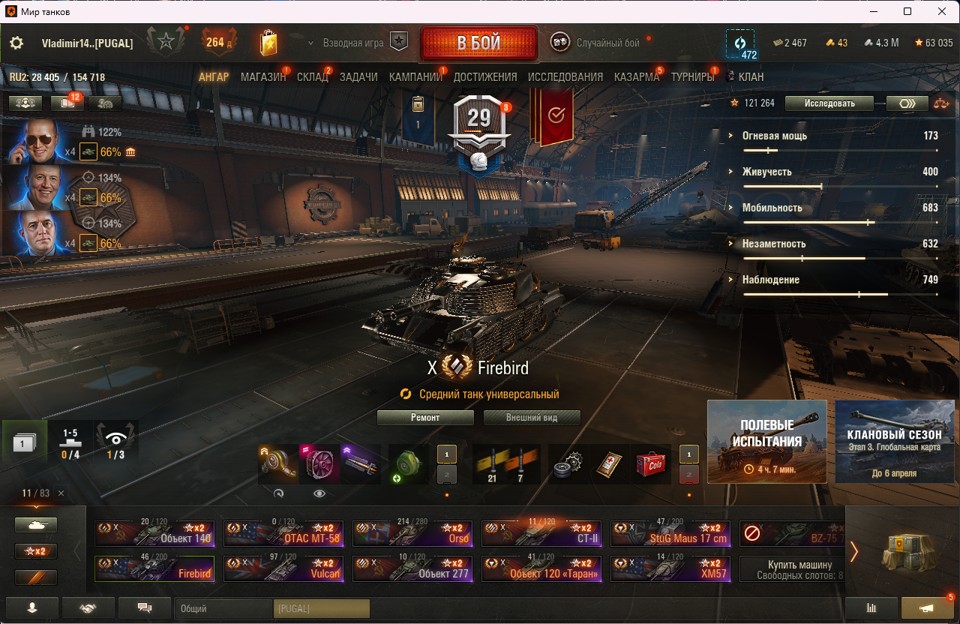The image size is (960, 624).
Task: Open the Полевые испытания banner
Action: (767, 441)
